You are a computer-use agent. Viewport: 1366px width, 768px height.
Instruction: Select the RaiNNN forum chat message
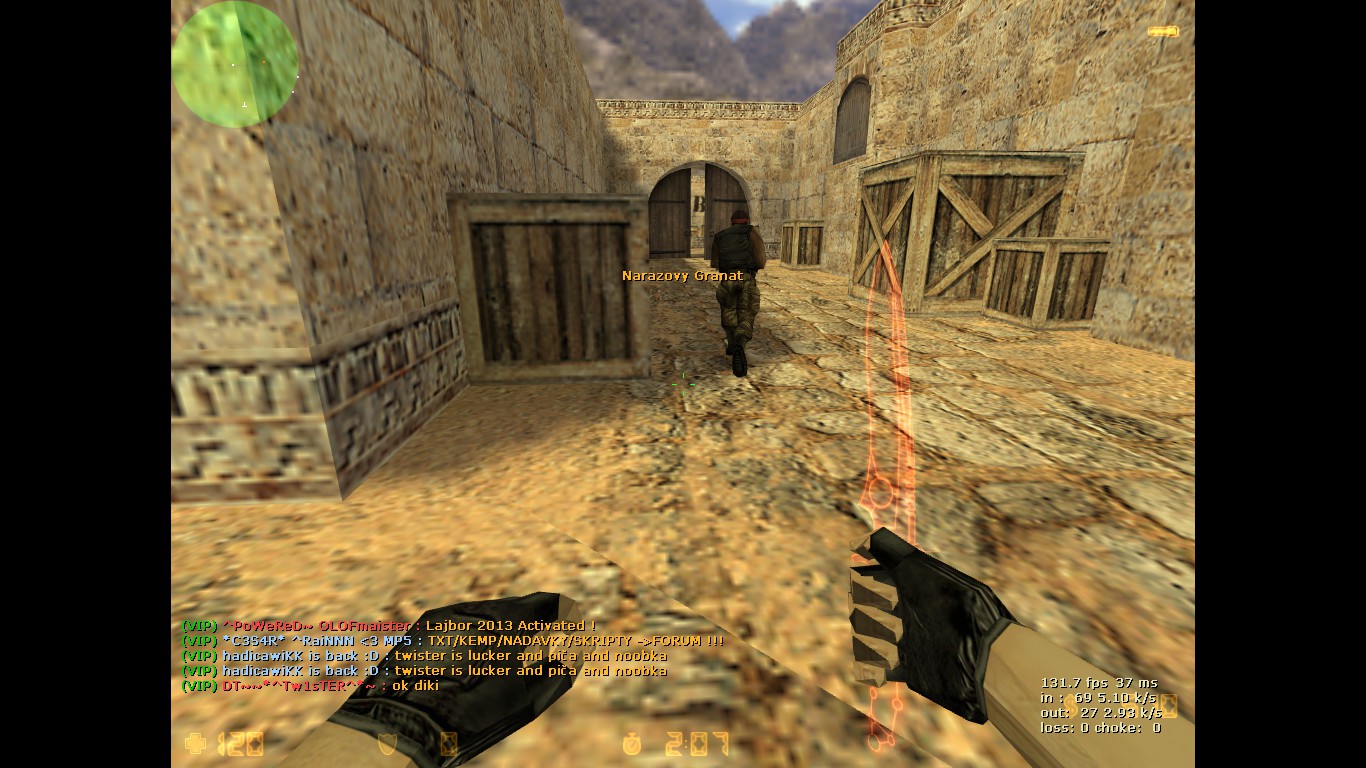click(x=452, y=641)
